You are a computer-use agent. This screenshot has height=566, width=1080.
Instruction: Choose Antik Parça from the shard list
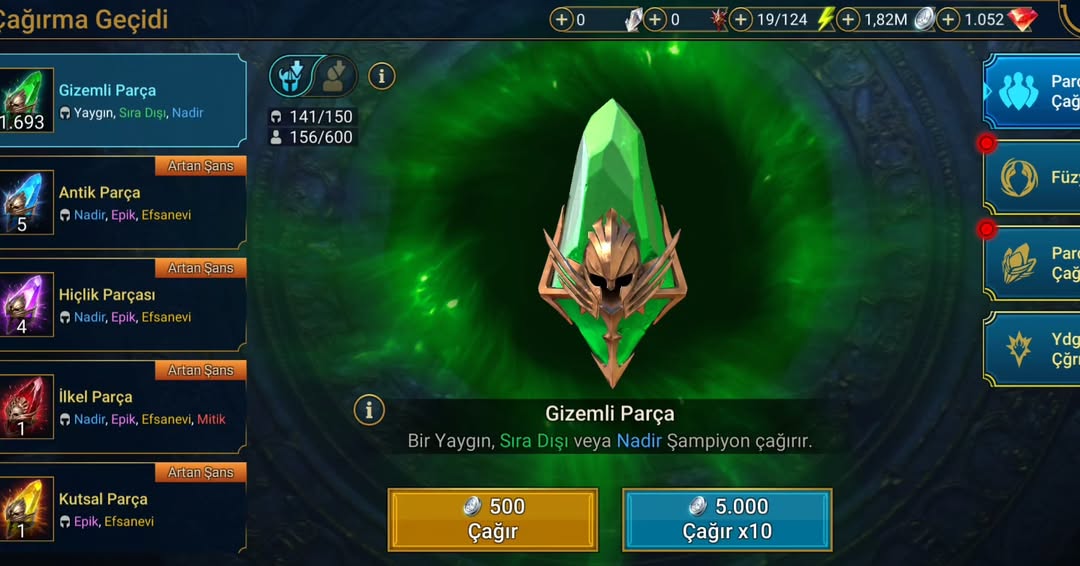click(123, 202)
